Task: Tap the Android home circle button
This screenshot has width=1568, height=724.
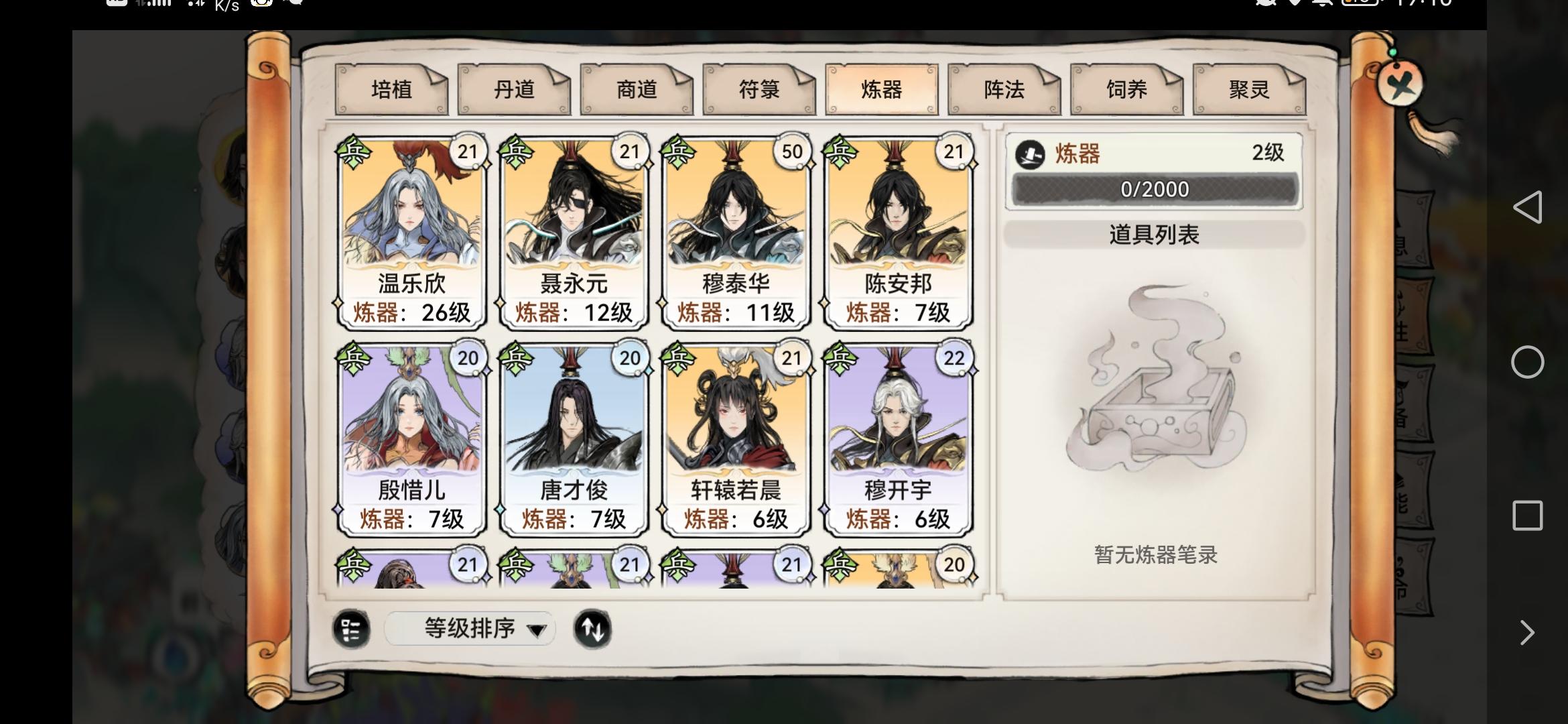Action: (x=1530, y=362)
